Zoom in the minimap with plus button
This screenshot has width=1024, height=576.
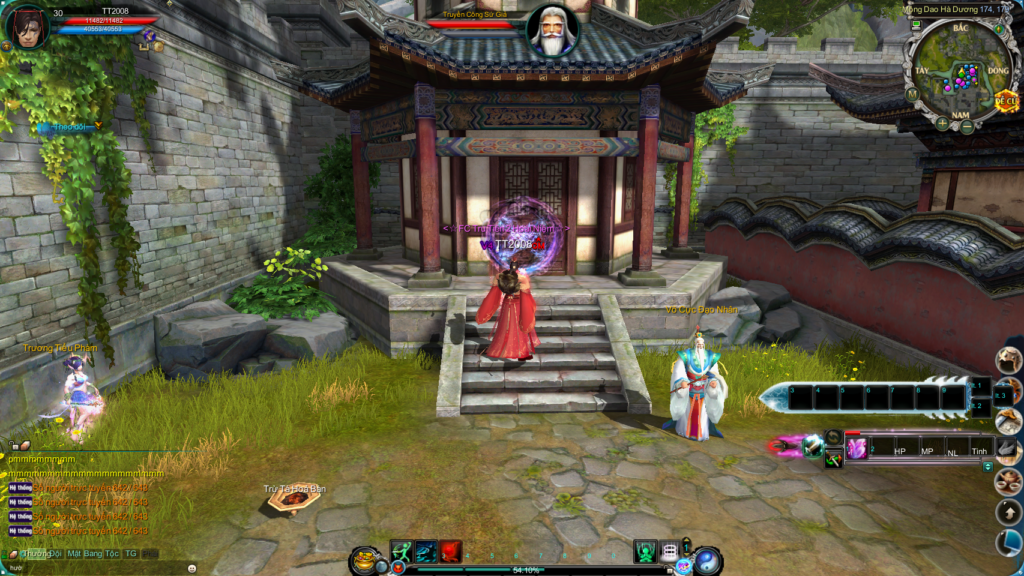(941, 124)
